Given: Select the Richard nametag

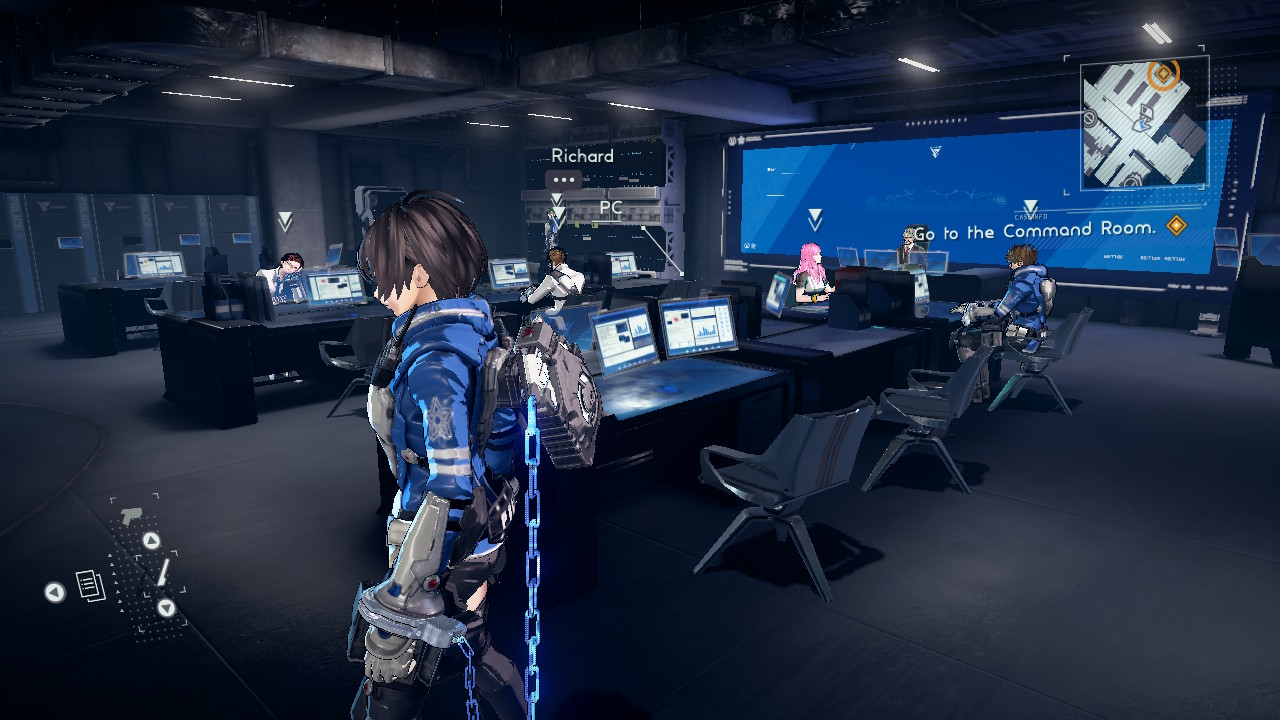Looking at the screenshot, I should point(583,156).
